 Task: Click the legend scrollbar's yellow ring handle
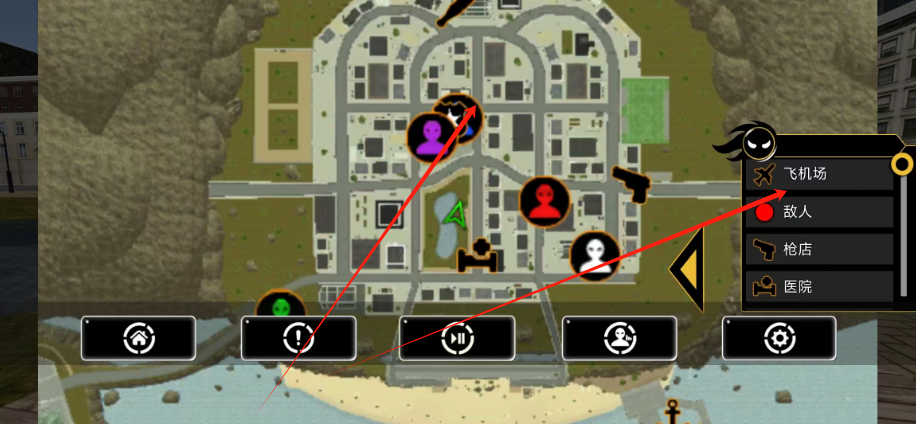click(902, 163)
